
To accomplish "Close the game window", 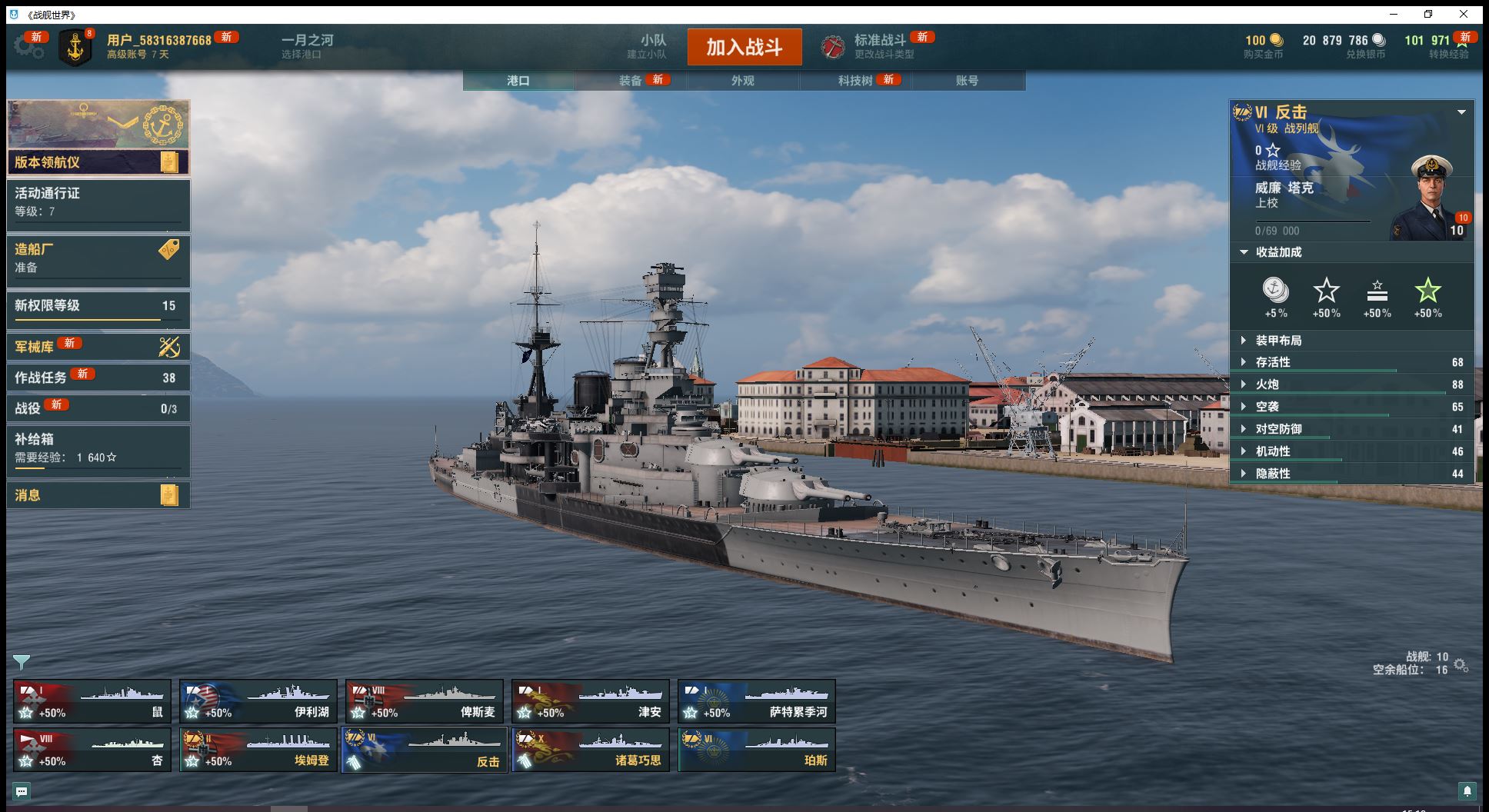I will coord(1464,15).
